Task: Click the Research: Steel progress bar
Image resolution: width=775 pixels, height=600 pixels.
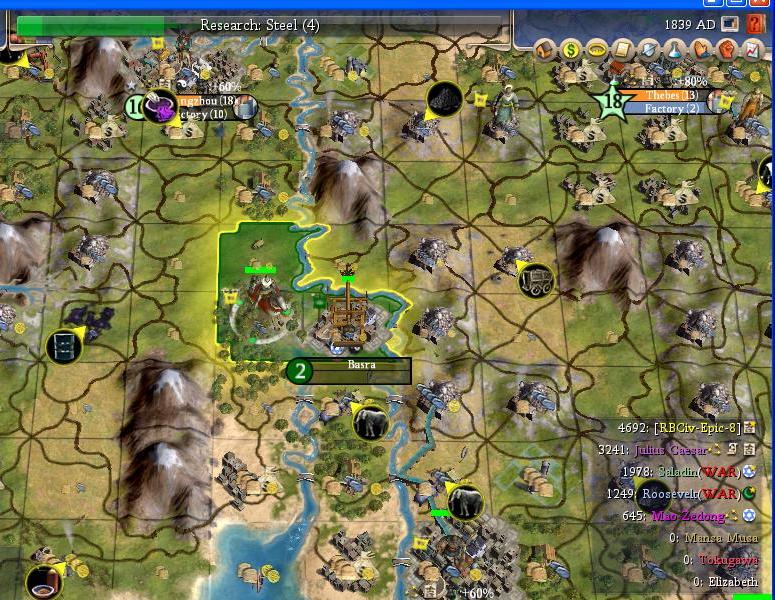Action: (x=260, y=25)
